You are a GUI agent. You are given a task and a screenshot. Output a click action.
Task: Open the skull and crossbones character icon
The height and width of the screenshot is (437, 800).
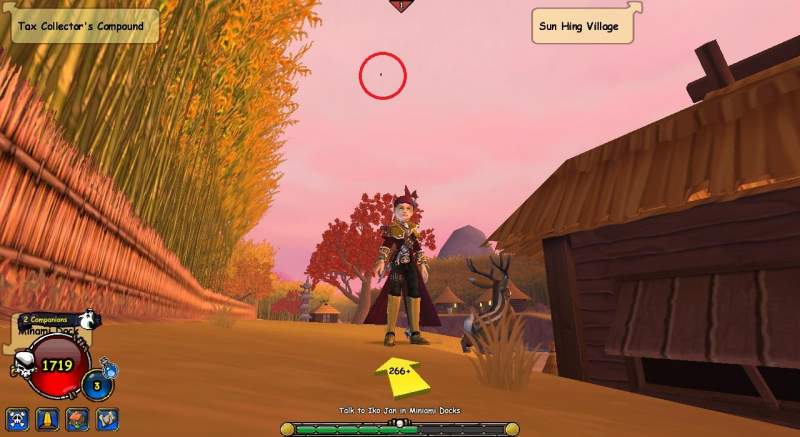[16, 417]
